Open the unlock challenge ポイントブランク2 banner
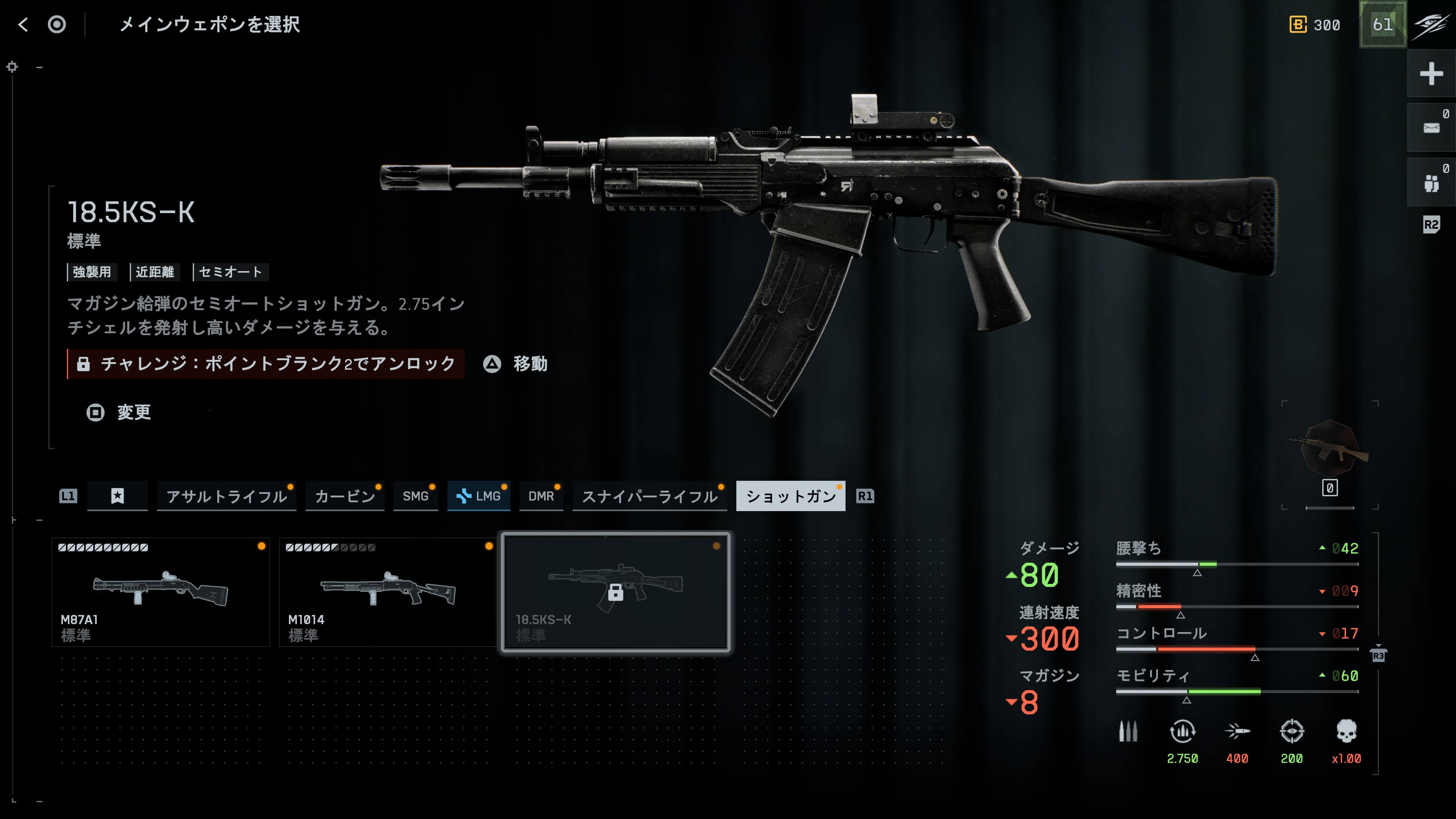The width and height of the screenshot is (1456, 819). point(266,364)
